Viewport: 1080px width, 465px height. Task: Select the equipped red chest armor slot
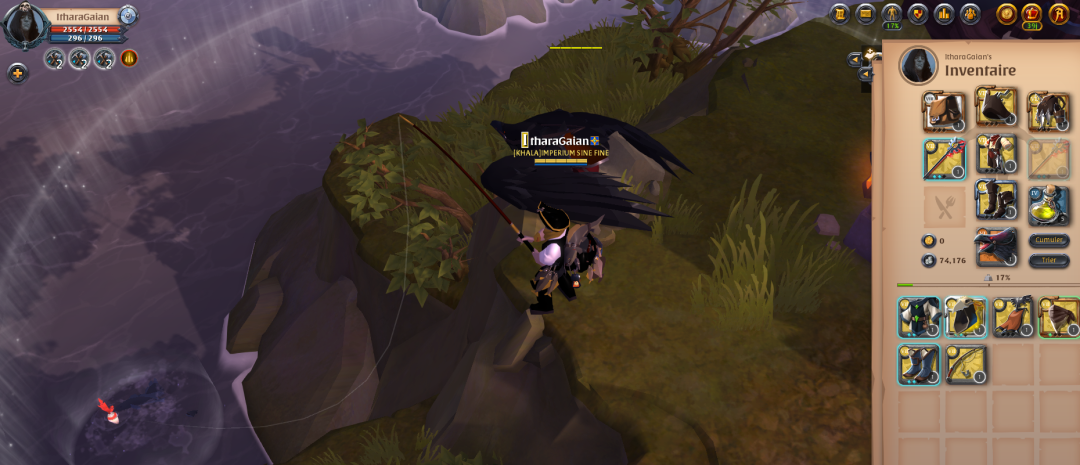tap(996, 155)
